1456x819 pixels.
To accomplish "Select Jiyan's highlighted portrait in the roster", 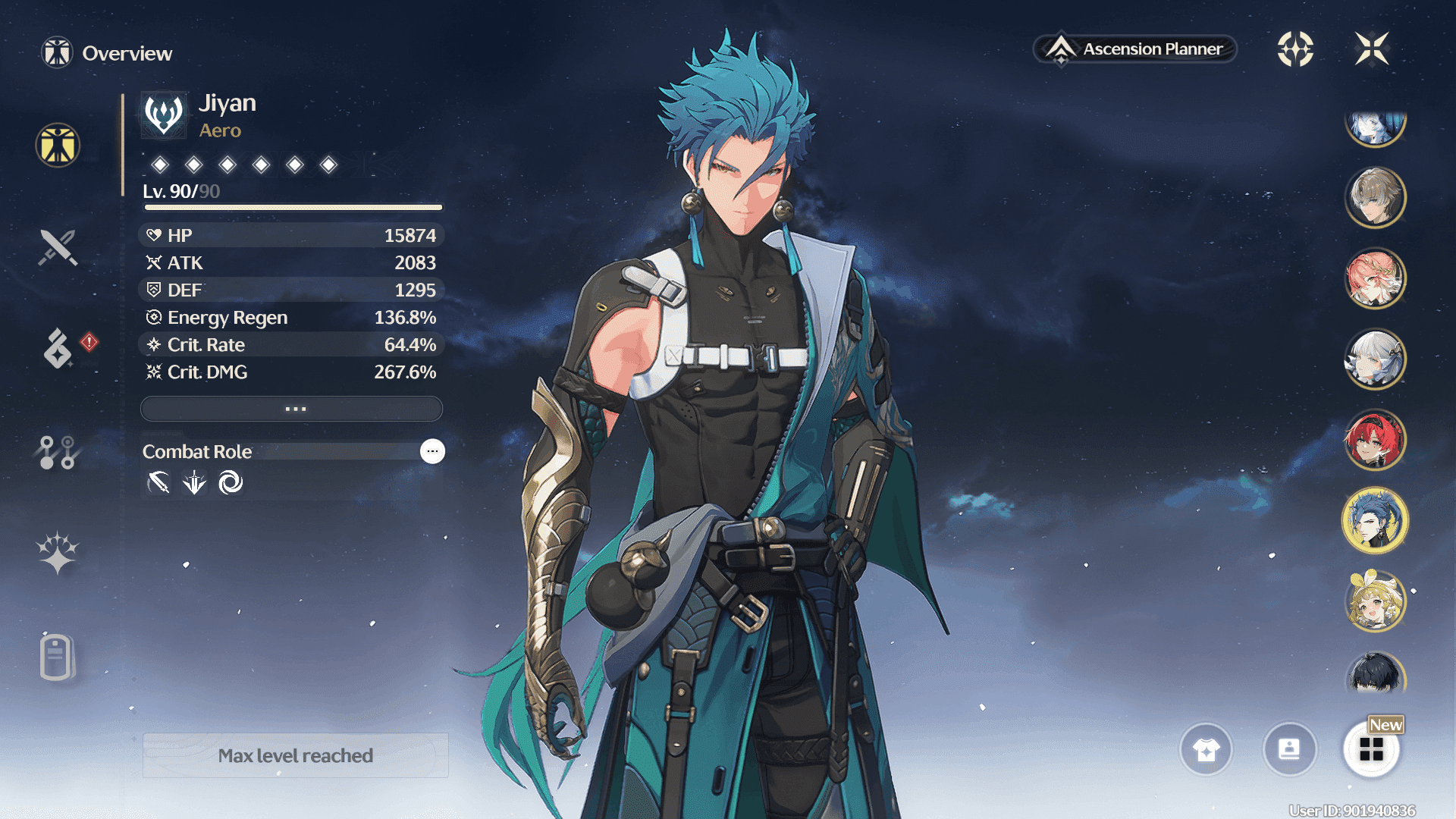I will (x=1375, y=521).
